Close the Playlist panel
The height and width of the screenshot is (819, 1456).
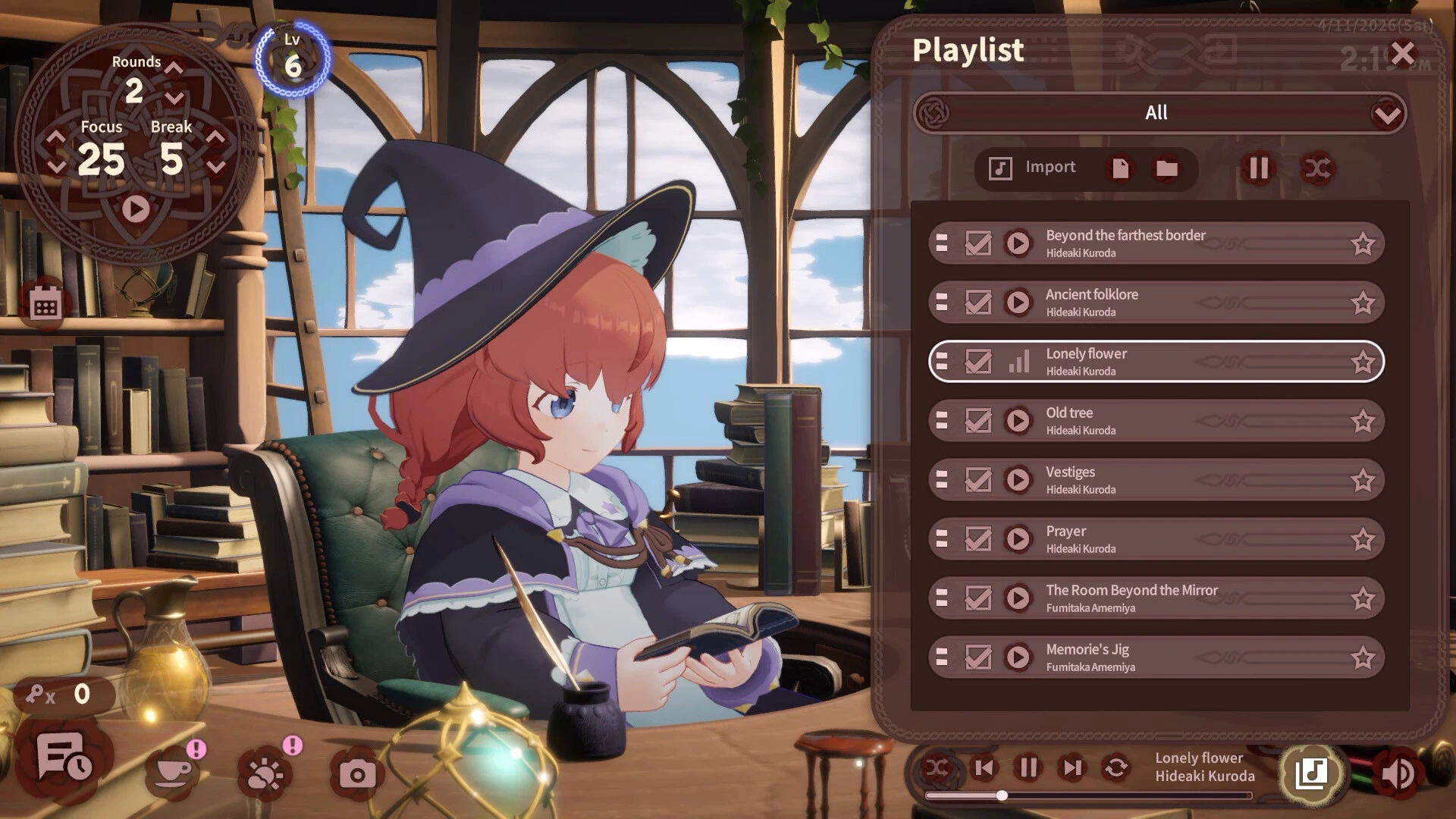pyautogui.click(x=1402, y=54)
